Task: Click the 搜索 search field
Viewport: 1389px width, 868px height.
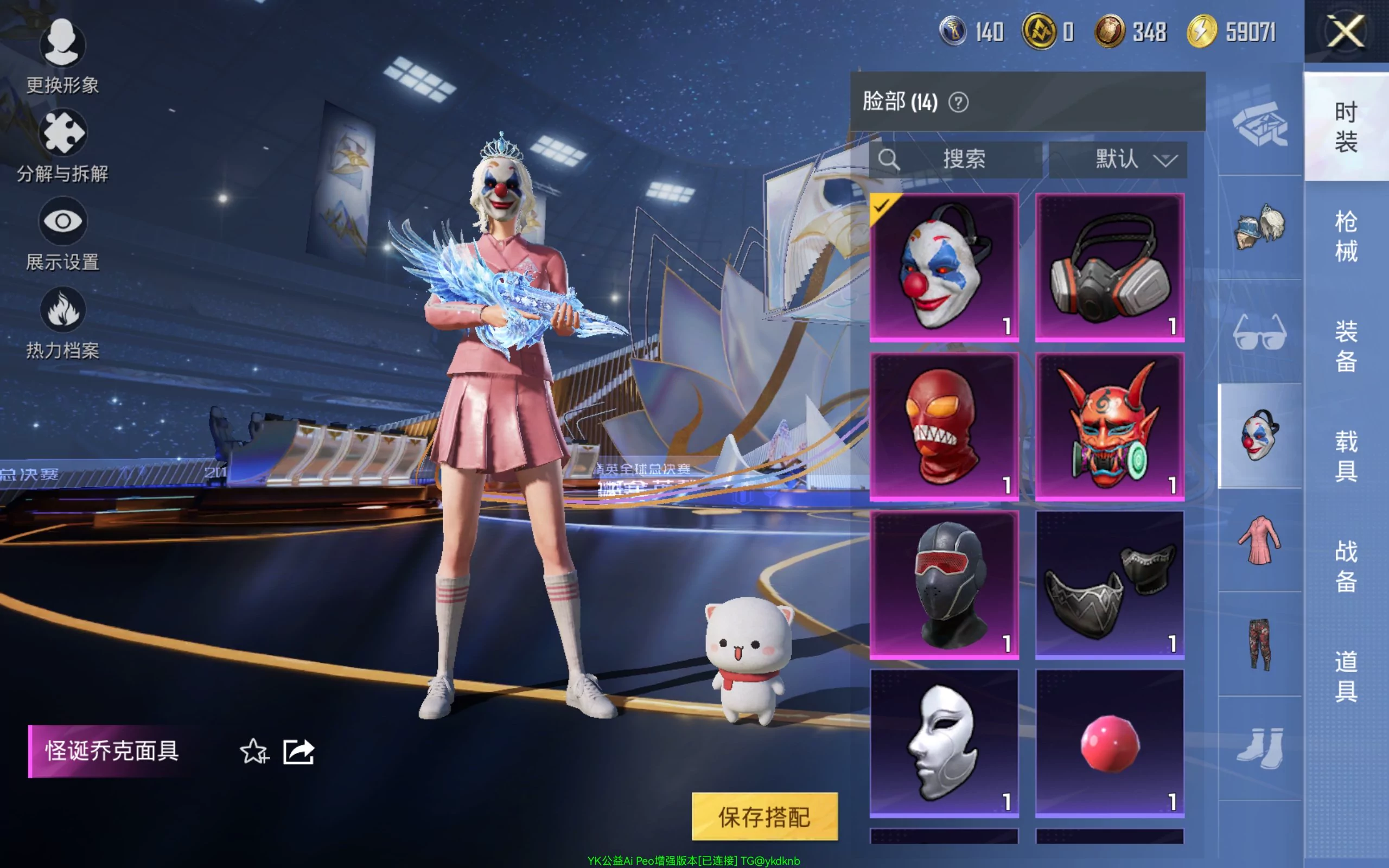Action: point(956,159)
